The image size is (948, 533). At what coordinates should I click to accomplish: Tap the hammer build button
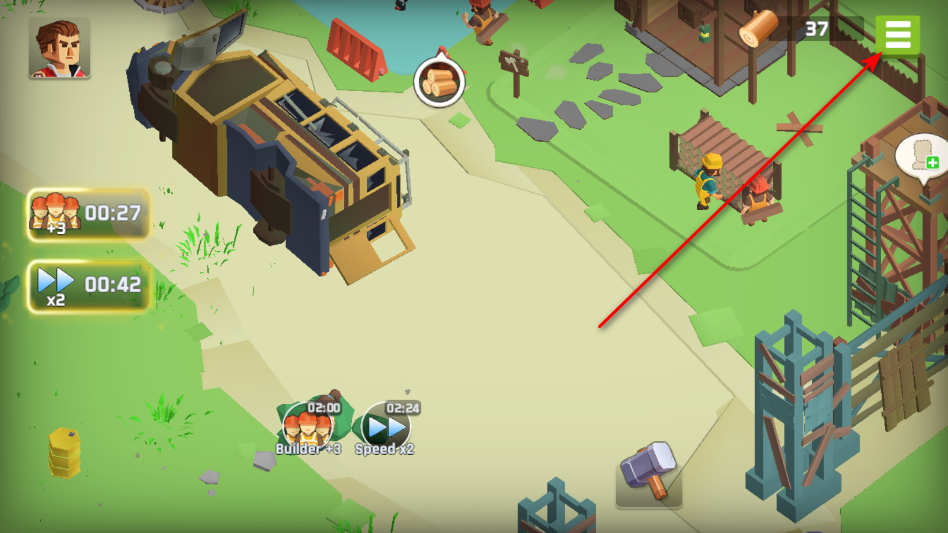coord(649,472)
